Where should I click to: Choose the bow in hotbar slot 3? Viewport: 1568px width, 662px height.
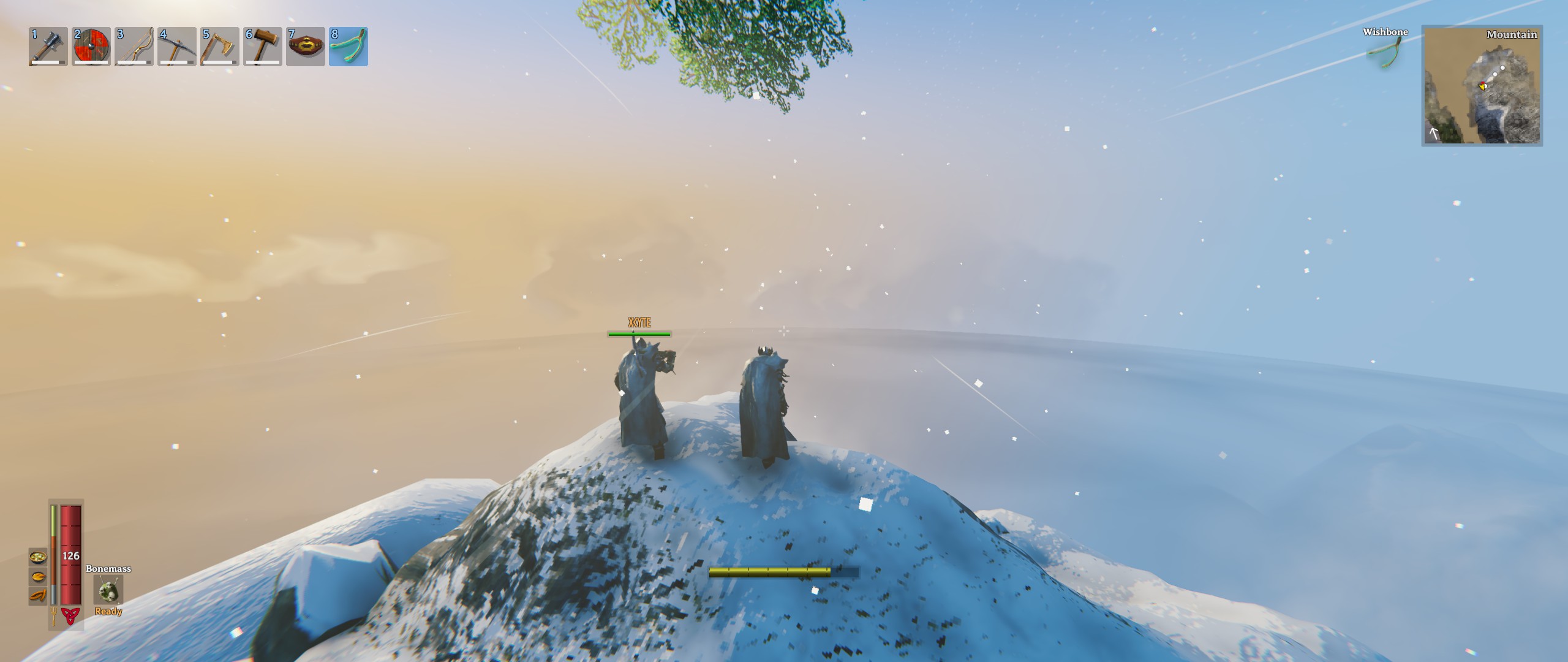(134, 47)
